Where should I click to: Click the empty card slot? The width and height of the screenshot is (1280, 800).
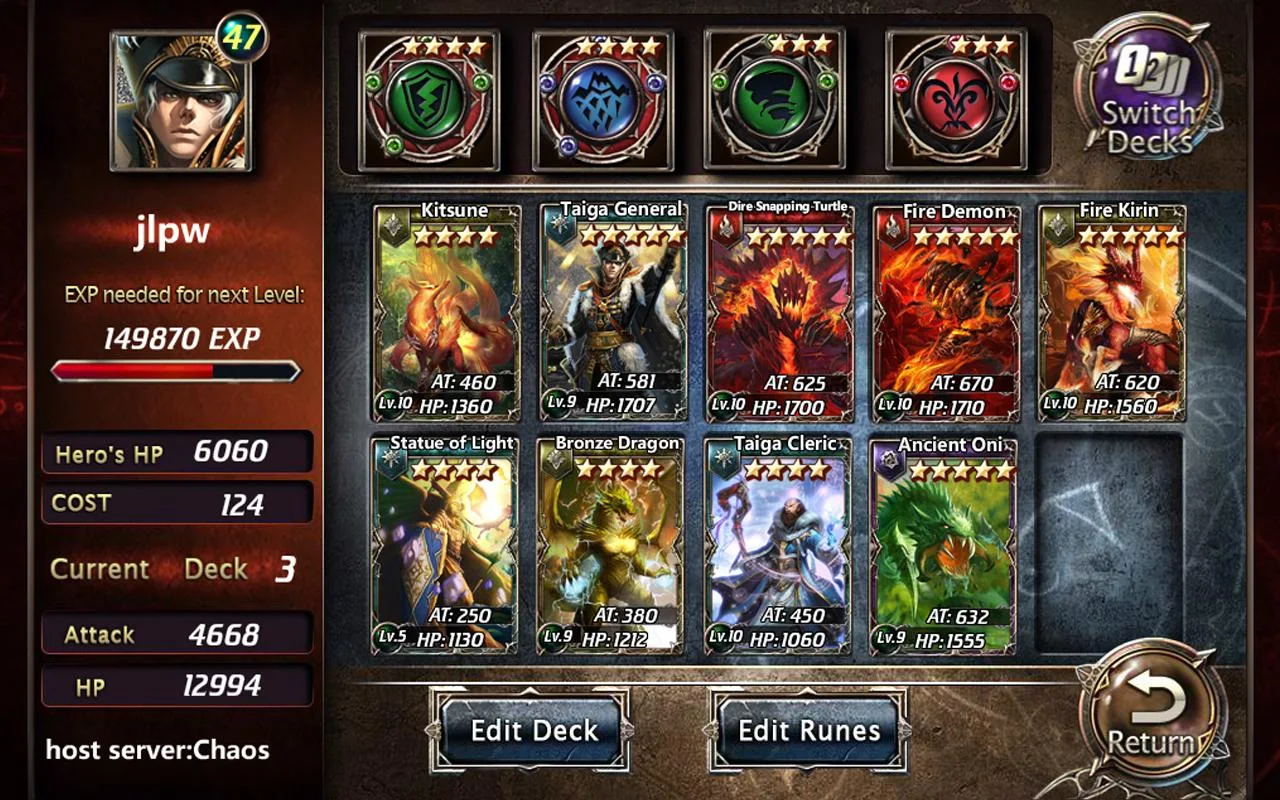pos(1109,544)
